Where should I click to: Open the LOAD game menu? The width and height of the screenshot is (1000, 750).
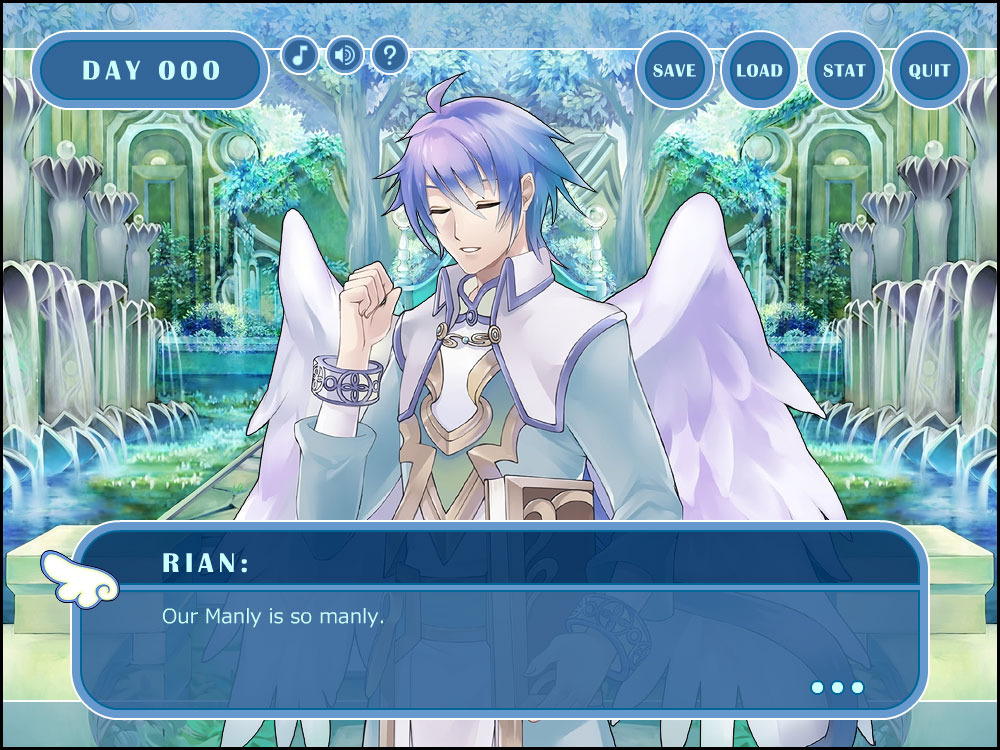[759, 71]
